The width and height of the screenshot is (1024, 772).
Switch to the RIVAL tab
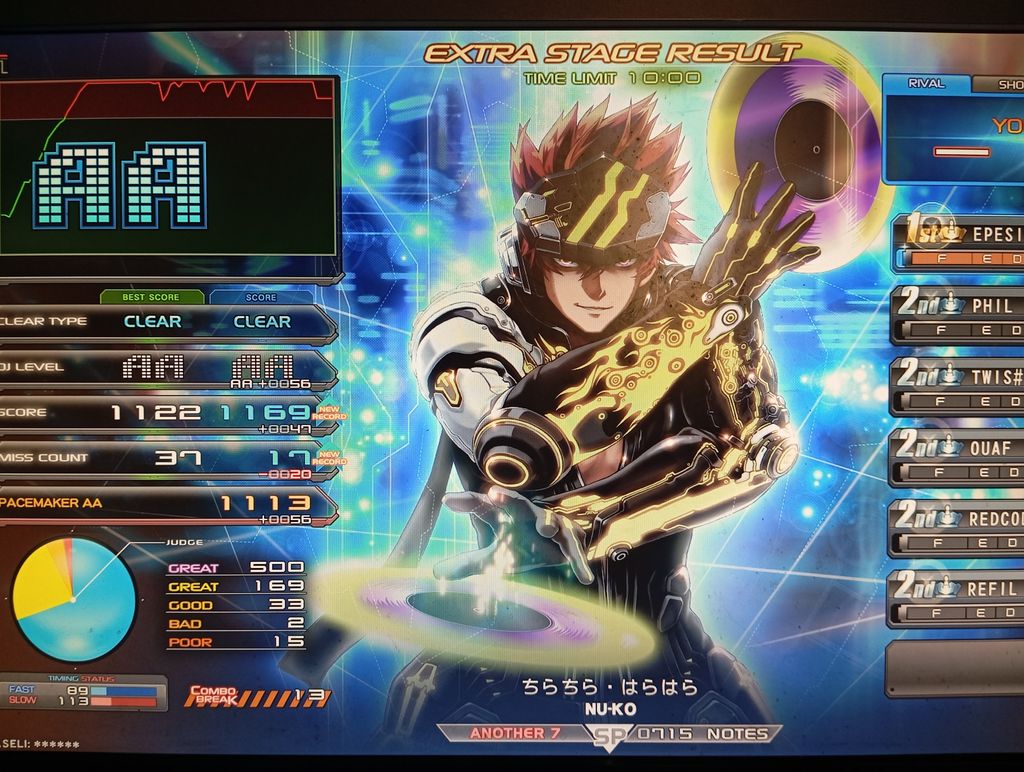(x=926, y=84)
